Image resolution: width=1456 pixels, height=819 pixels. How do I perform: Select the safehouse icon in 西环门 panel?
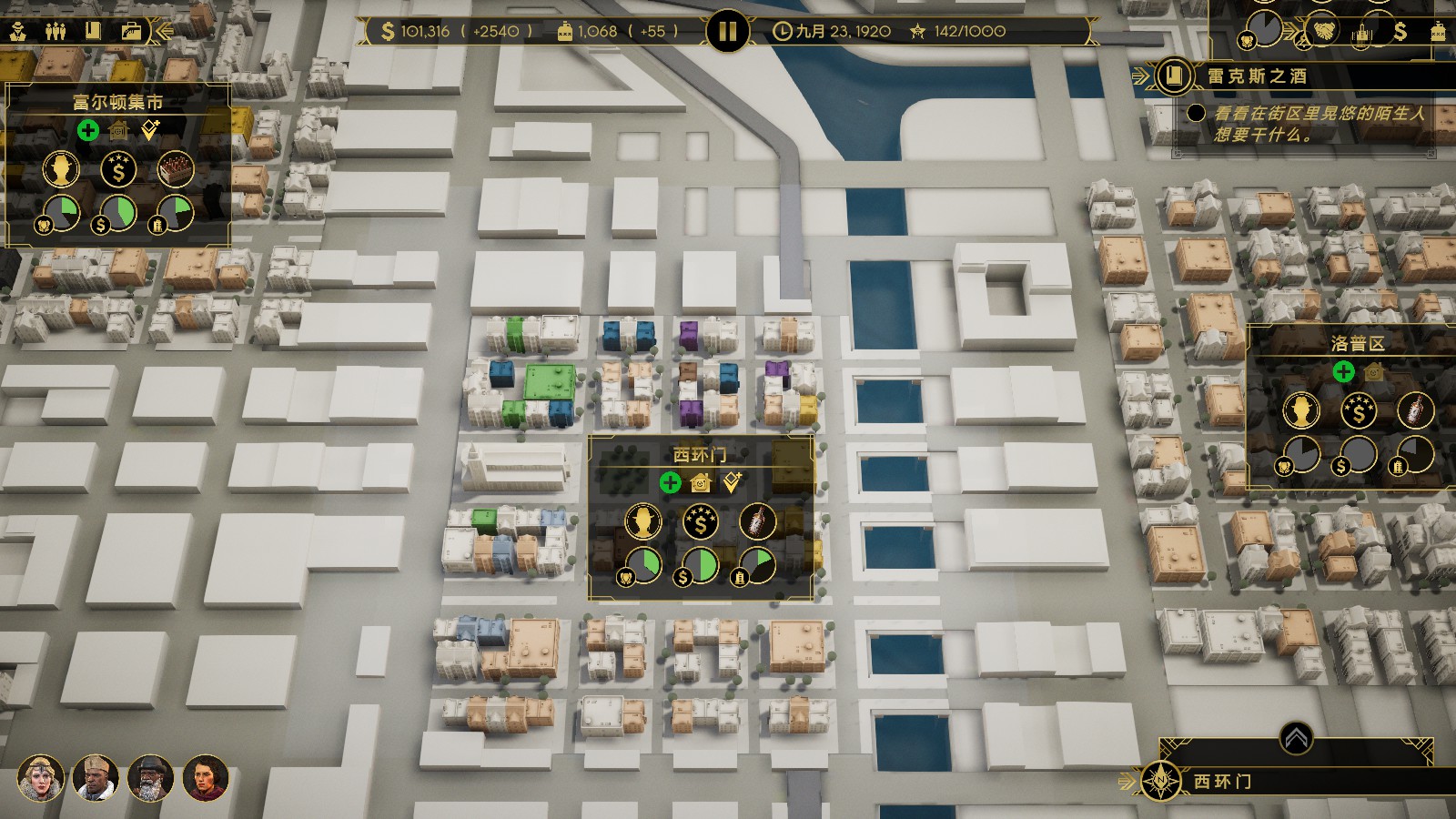(700, 482)
